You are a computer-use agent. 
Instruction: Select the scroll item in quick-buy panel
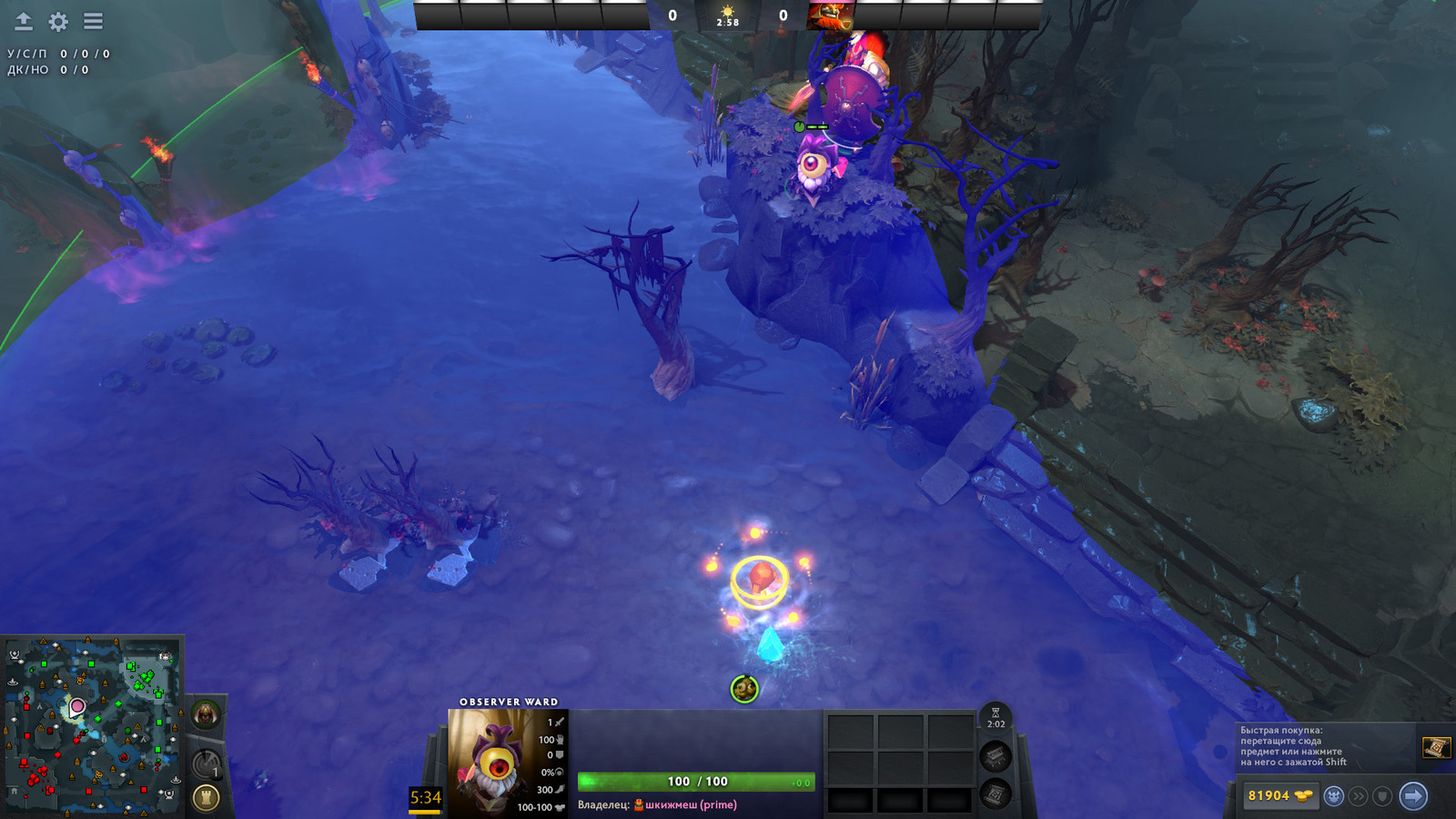pos(1435,747)
